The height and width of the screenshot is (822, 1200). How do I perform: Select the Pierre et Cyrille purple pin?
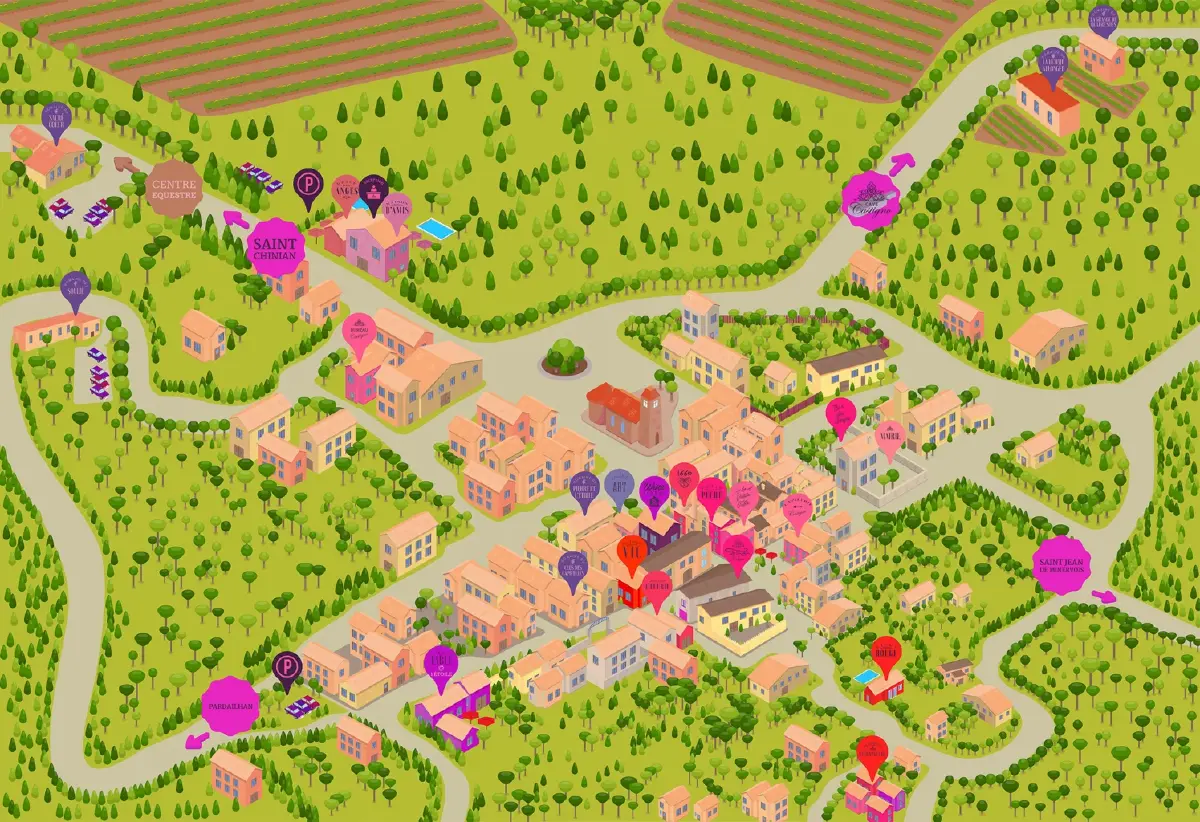coord(583,489)
